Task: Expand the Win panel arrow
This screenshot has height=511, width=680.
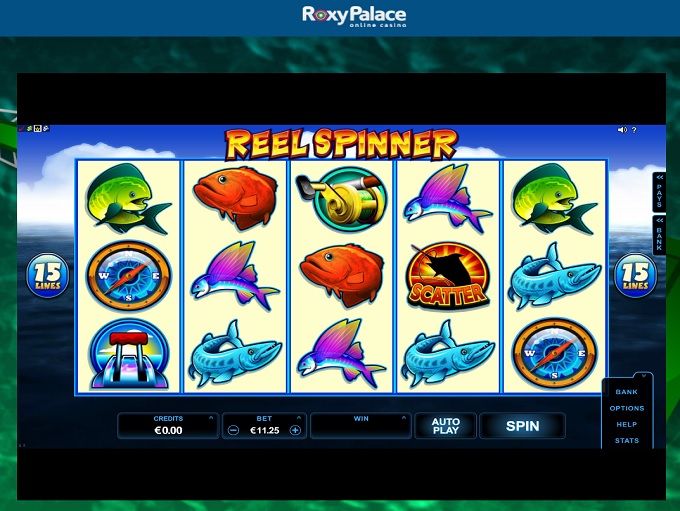Action: pyautogui.click(x=404, y=417)
